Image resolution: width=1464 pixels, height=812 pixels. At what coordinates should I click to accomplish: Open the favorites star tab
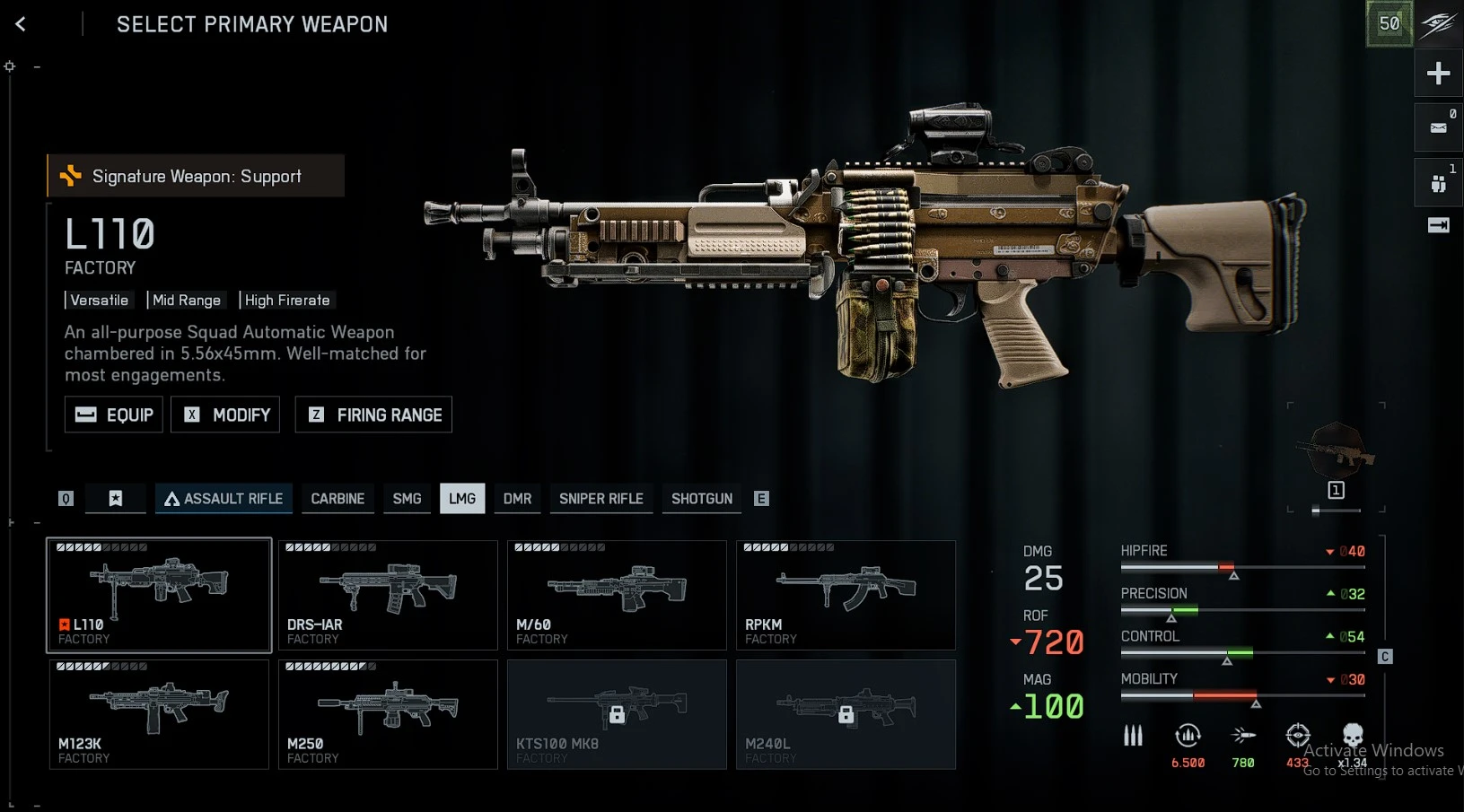[x=116, y=499]
